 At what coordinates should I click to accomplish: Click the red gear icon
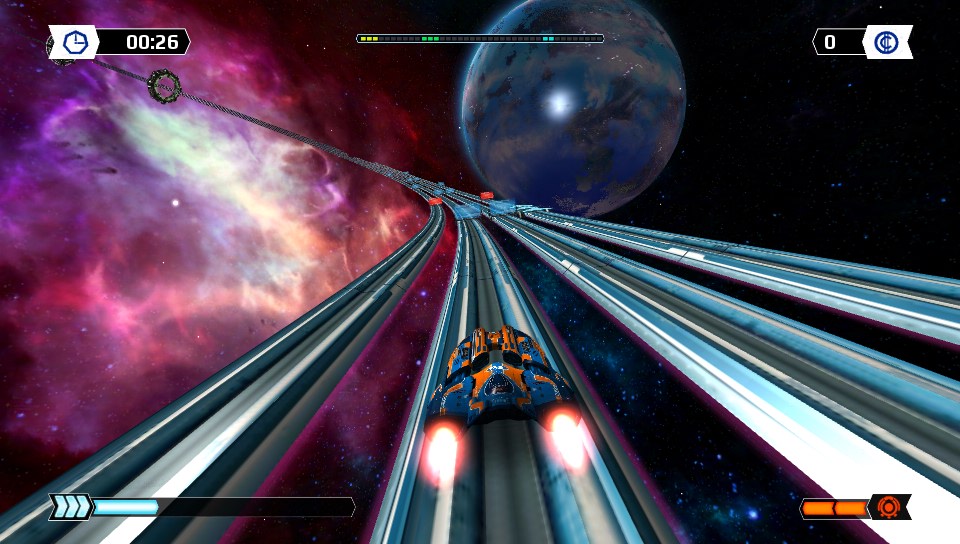pos(888,507)
